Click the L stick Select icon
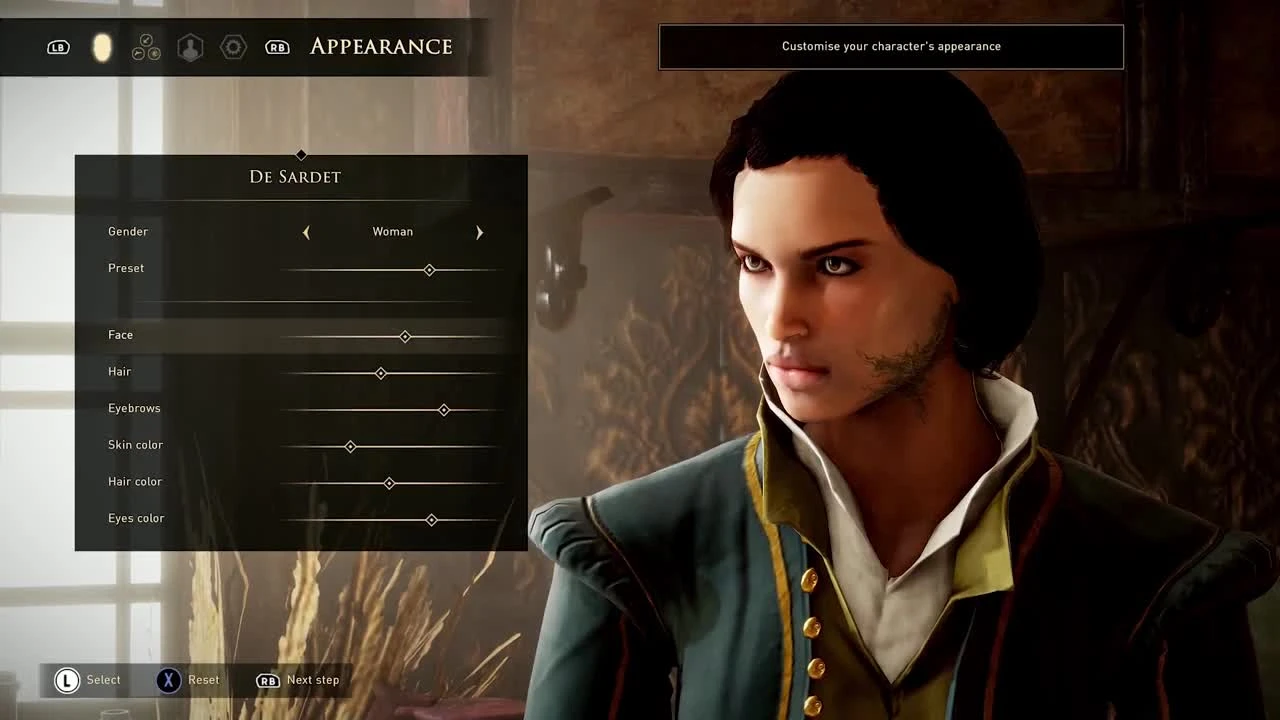 pos(66,680)
